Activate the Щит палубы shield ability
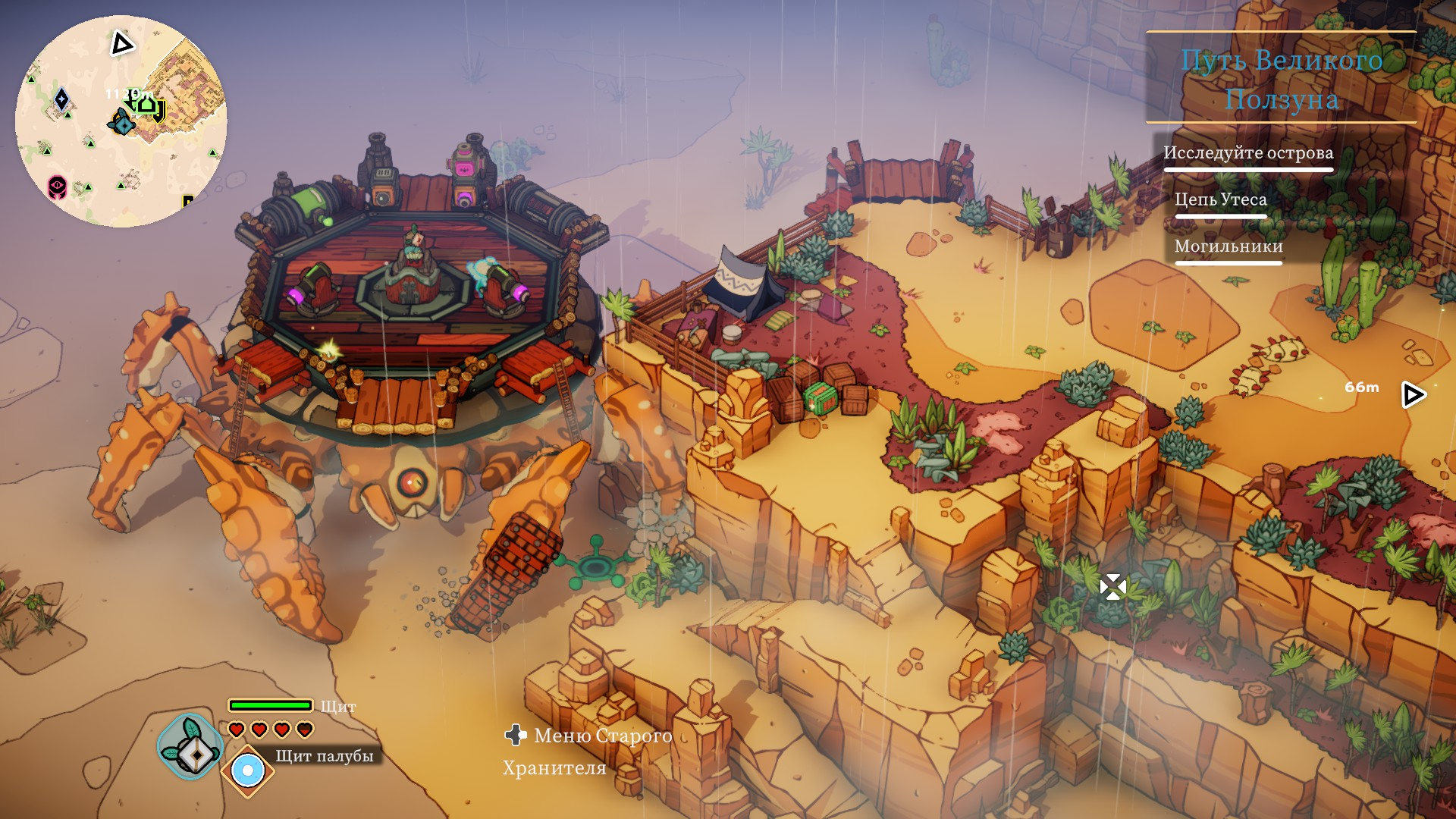Viewport: 1456px width, 819px height. point(247,771)
